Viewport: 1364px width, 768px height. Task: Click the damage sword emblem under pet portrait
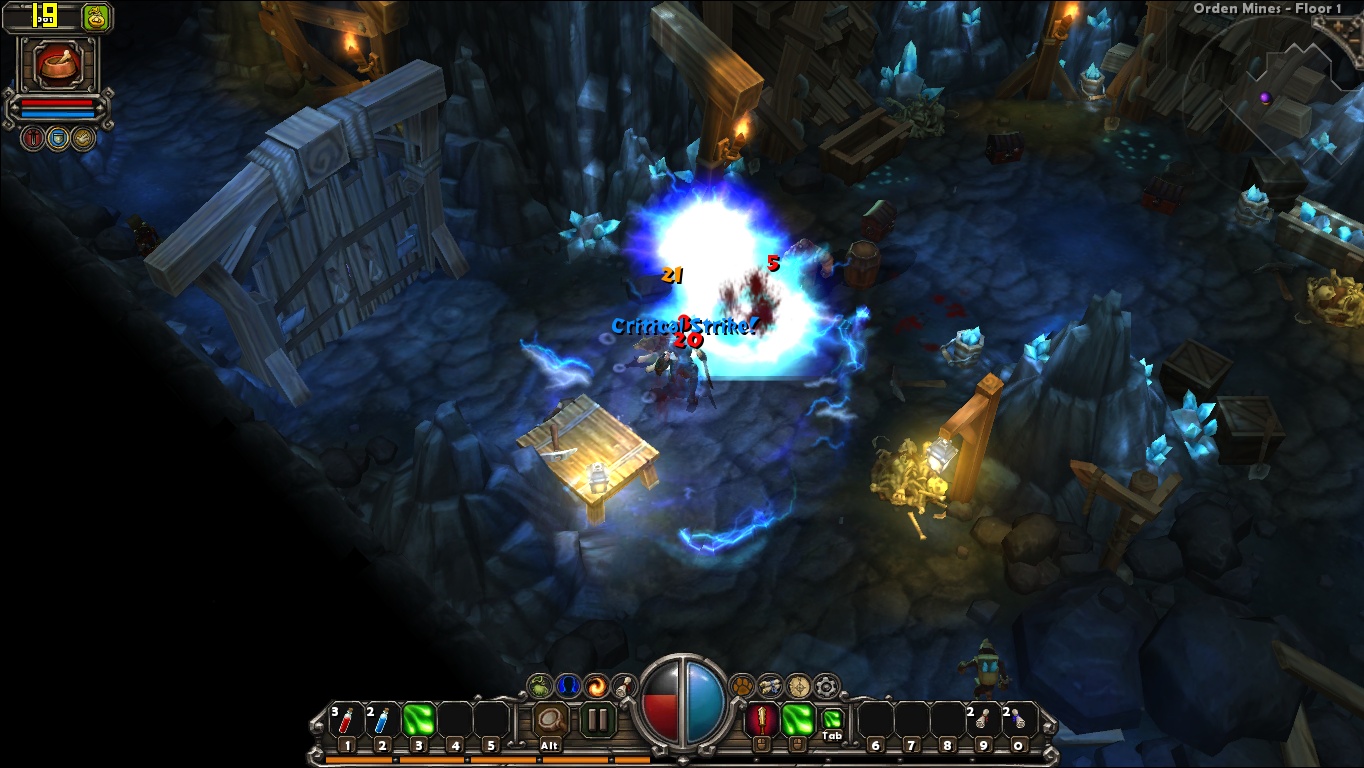(x=33, y=137)
